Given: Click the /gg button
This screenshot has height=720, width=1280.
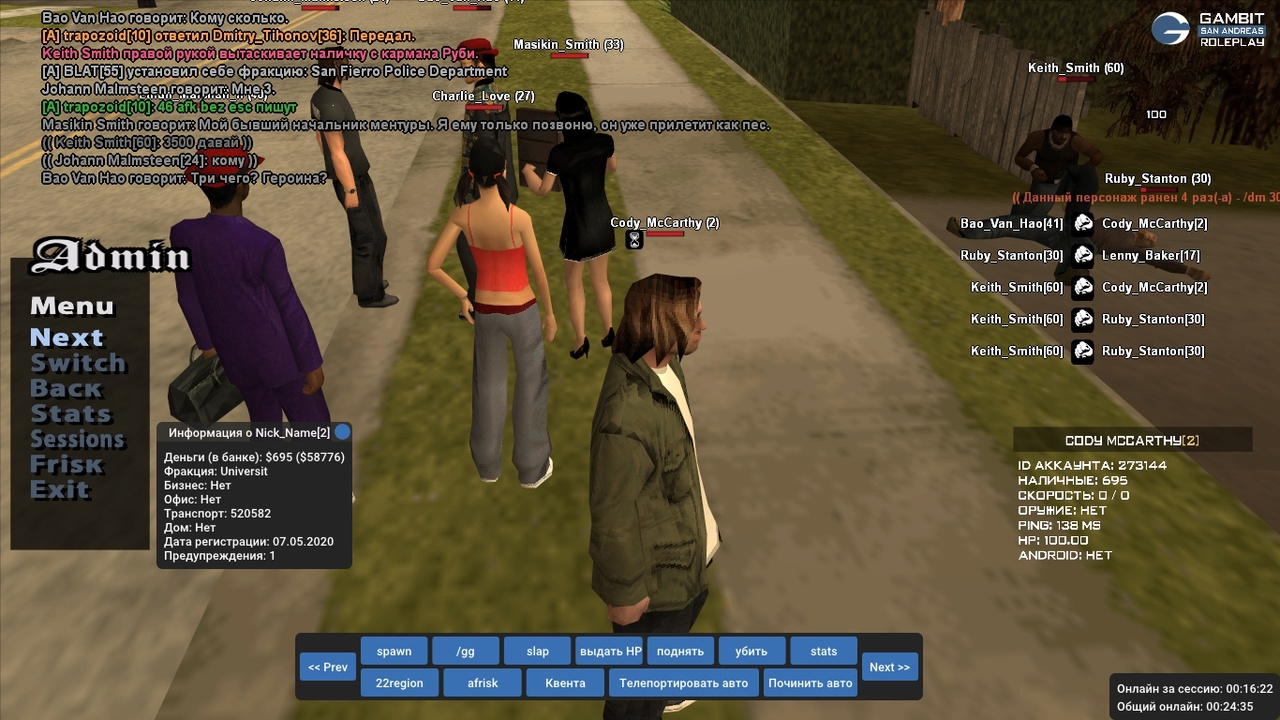Looking at the screenshot, I should click(465, 651).
